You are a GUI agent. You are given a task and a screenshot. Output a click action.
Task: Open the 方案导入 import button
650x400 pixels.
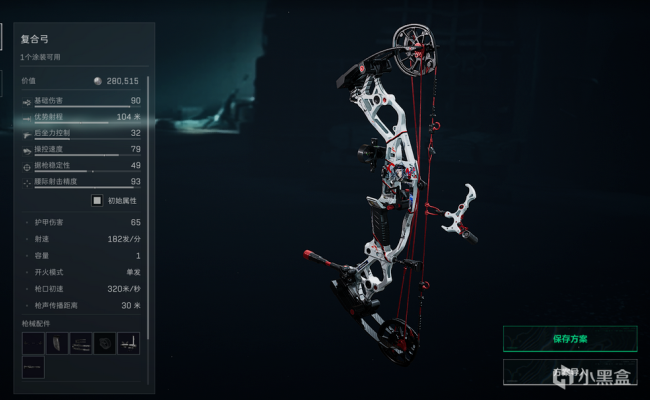tap(569, 372)
